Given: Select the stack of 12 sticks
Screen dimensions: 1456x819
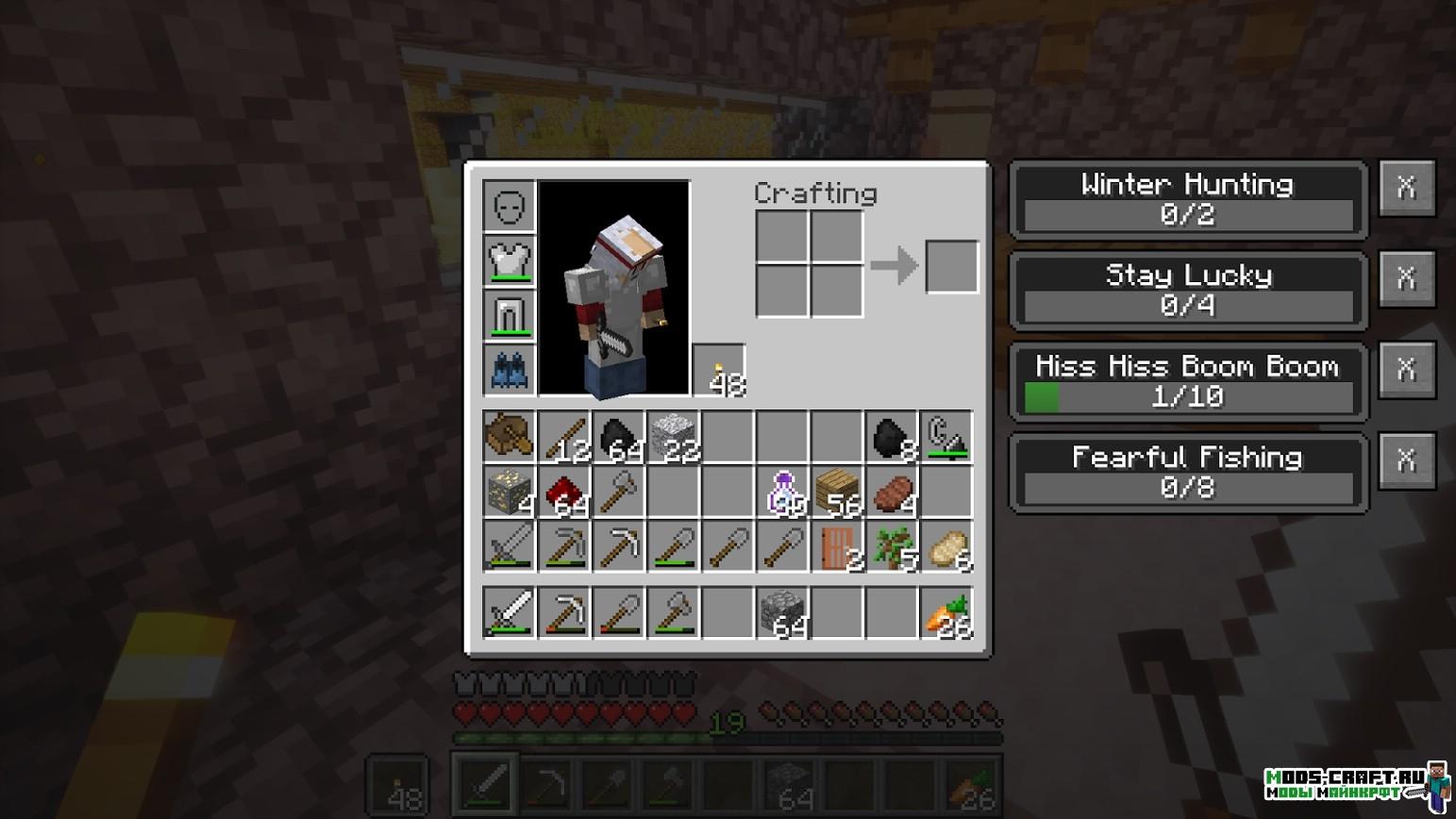Looking at the screenshot, I should (564, 437).
